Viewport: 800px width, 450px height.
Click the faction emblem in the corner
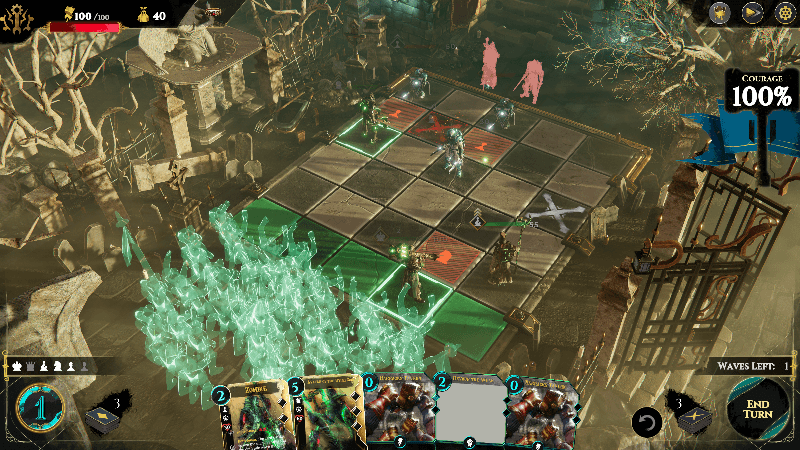click(15, 14)
